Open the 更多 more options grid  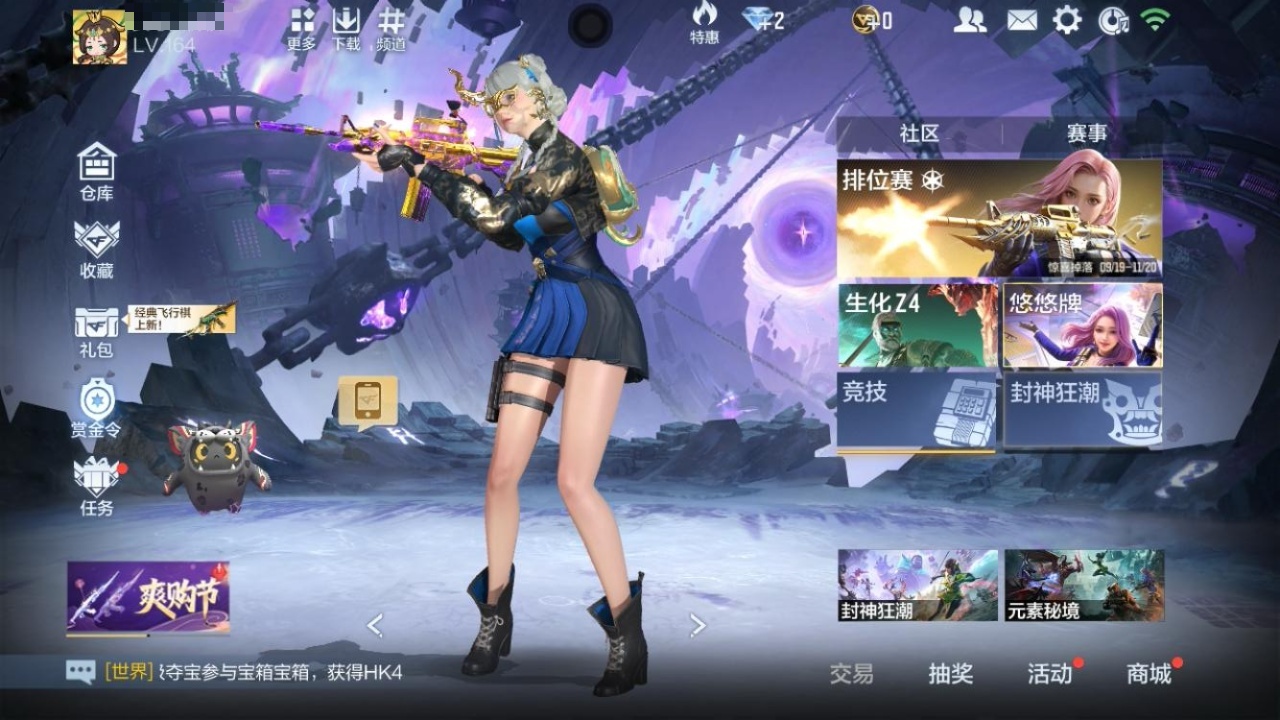pyautogui.click(x=302, y=29)
